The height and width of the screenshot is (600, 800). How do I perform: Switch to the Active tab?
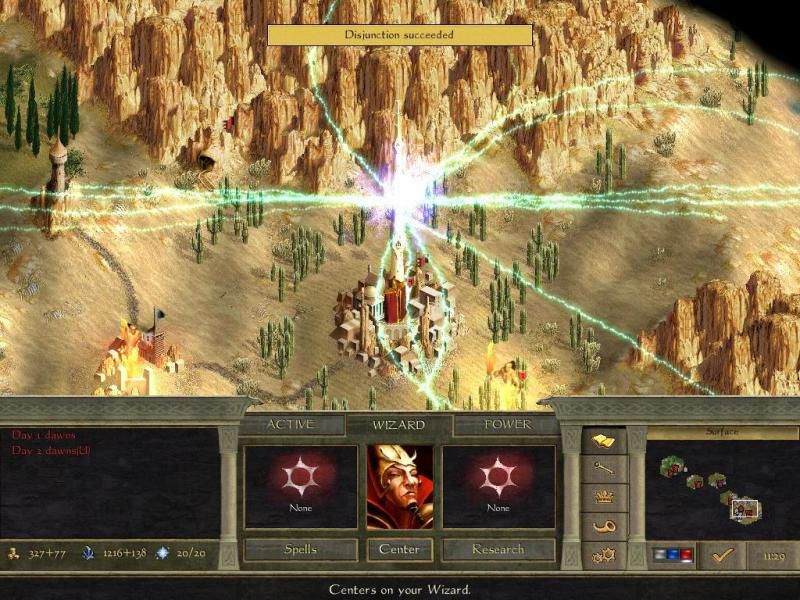point(290,425)
